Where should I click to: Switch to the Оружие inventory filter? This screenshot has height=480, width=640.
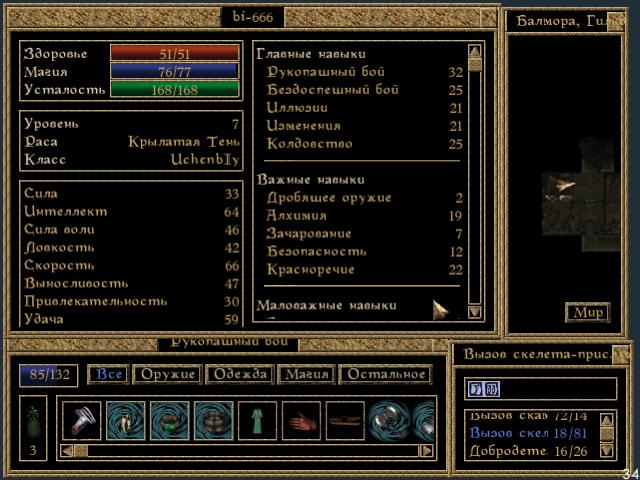click(166, 375)
